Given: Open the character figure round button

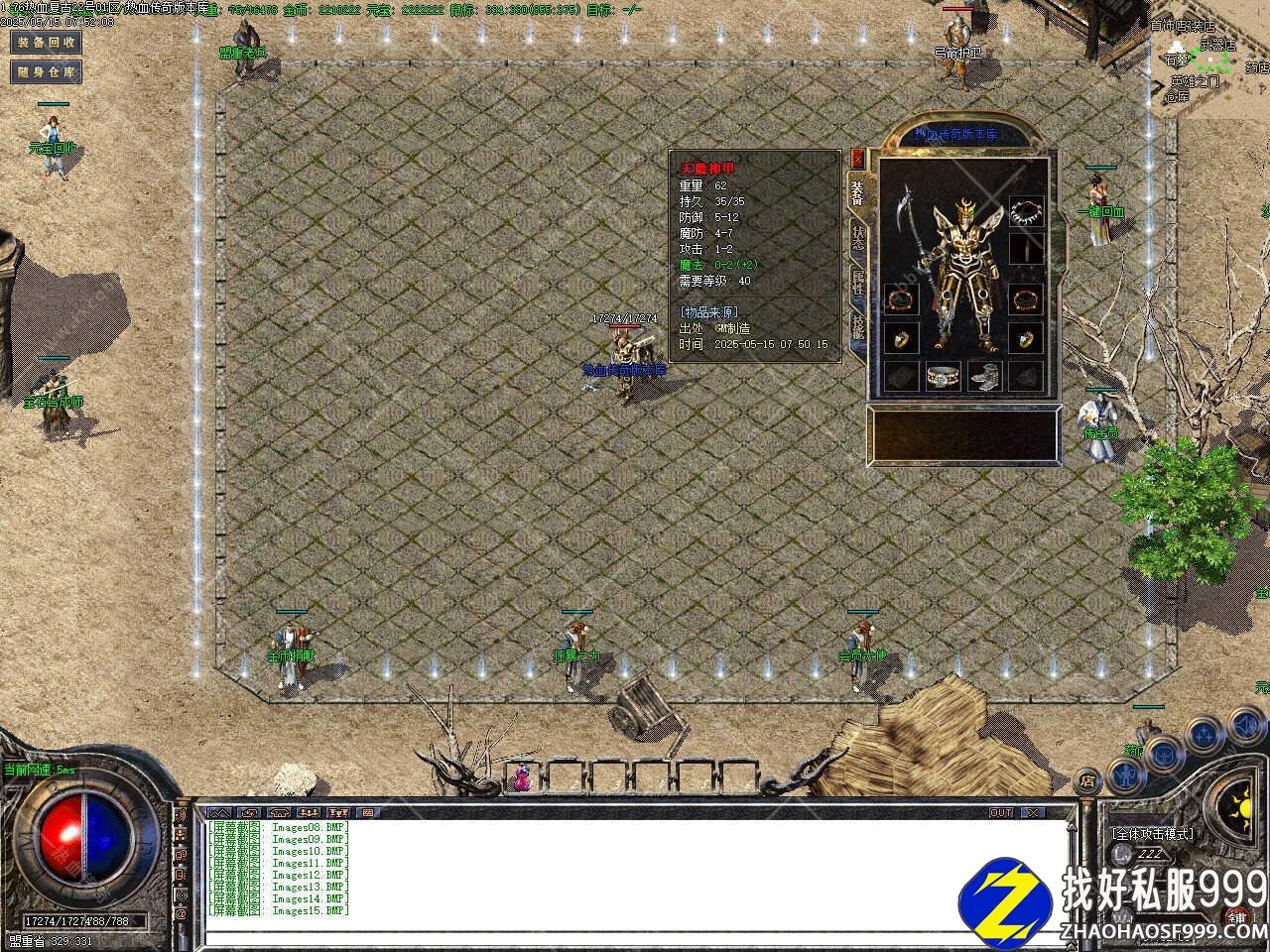Looking at the screenshot, I should click(1126, 773).
